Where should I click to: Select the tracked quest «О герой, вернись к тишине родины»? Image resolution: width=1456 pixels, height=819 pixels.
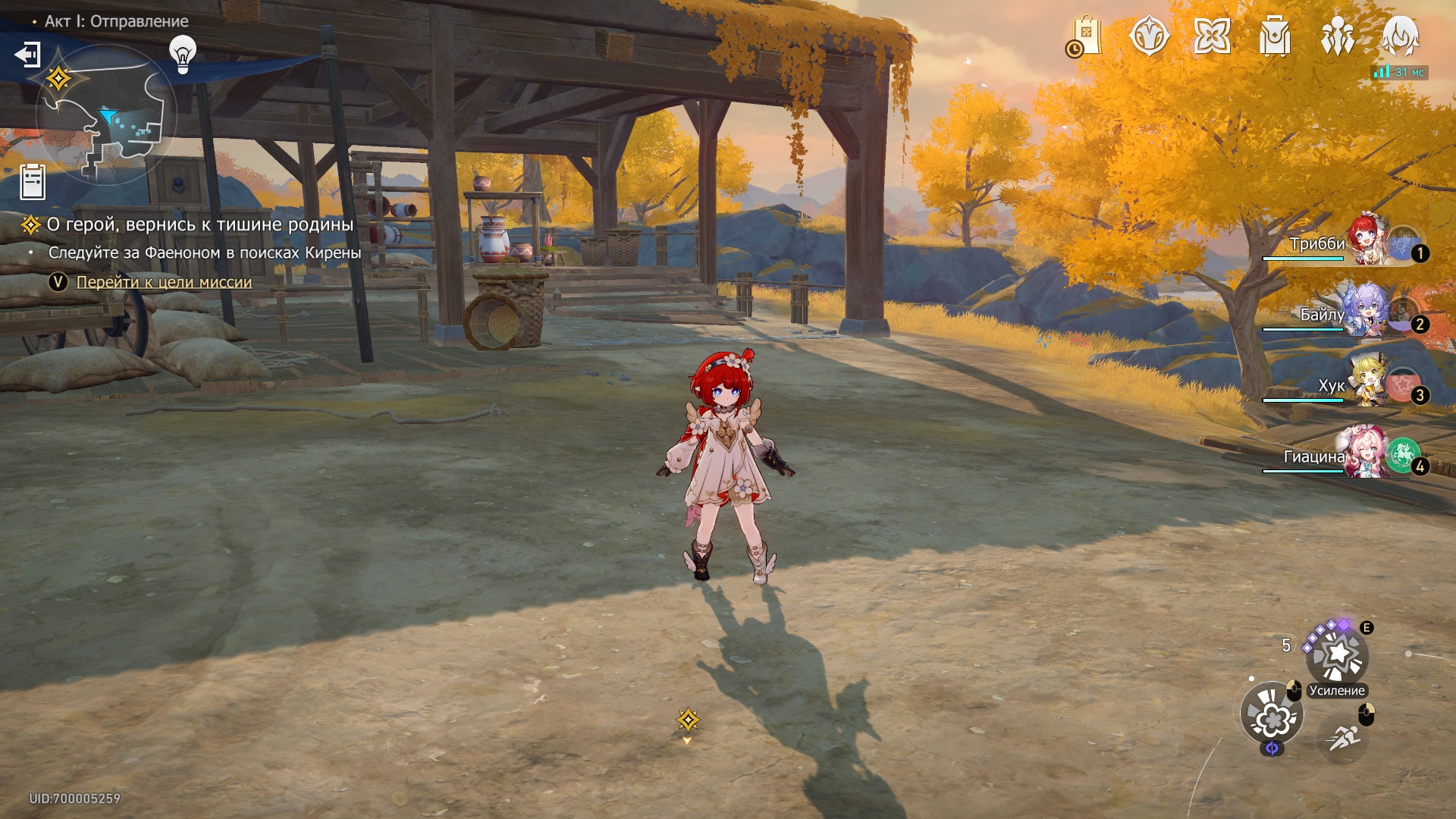[x=200, y=224]
